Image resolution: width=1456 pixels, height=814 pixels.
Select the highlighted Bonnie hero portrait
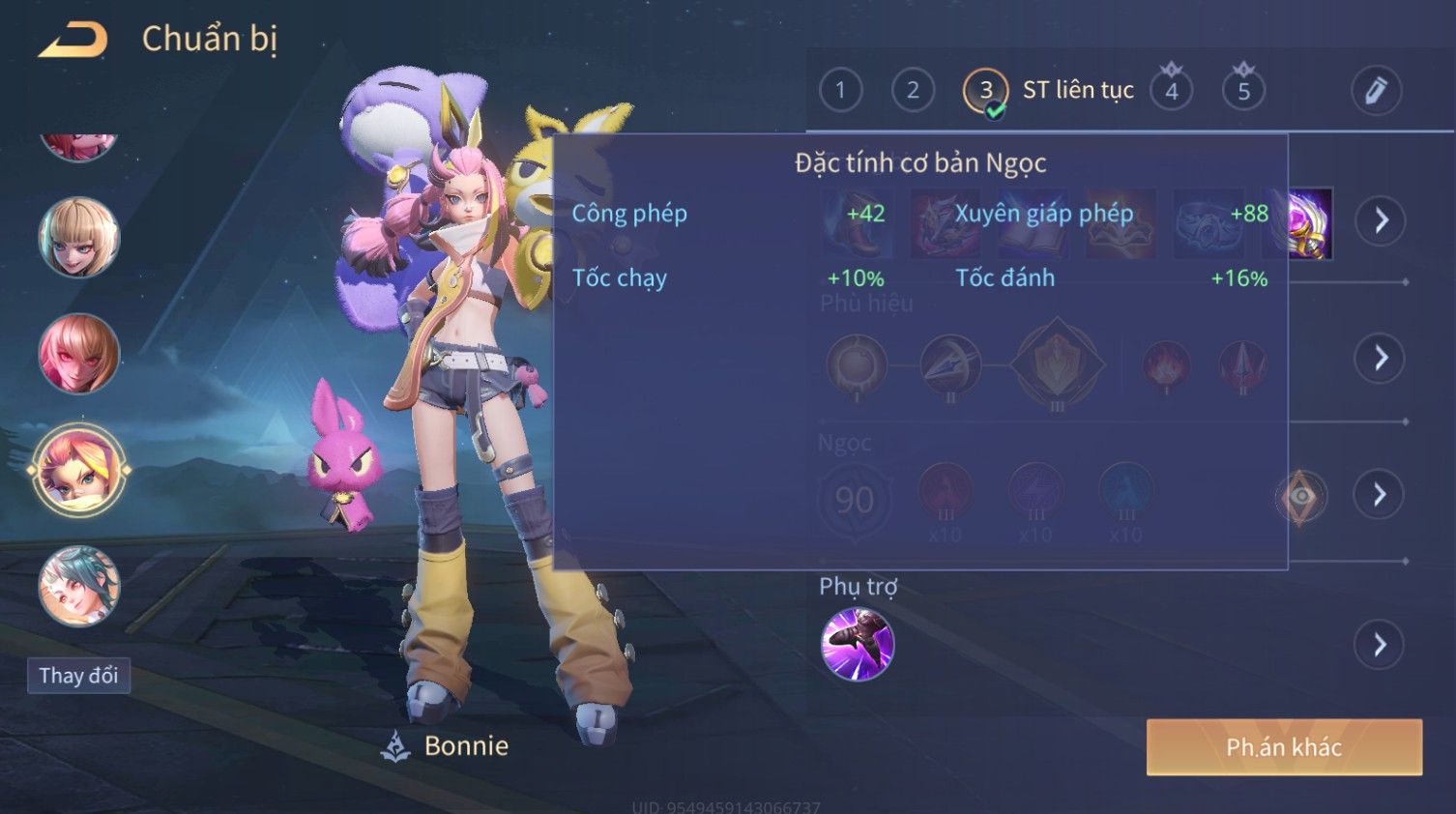coord(78,470)
